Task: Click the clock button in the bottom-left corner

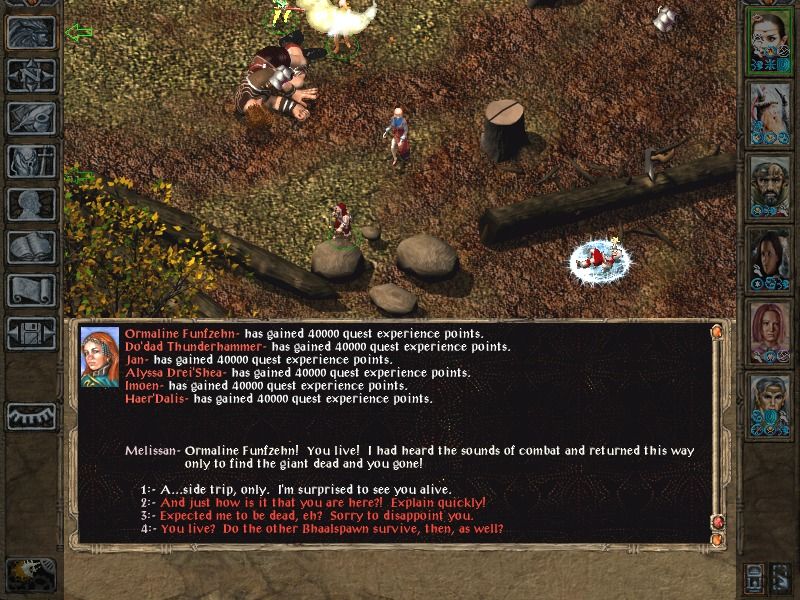Action: 30,574
